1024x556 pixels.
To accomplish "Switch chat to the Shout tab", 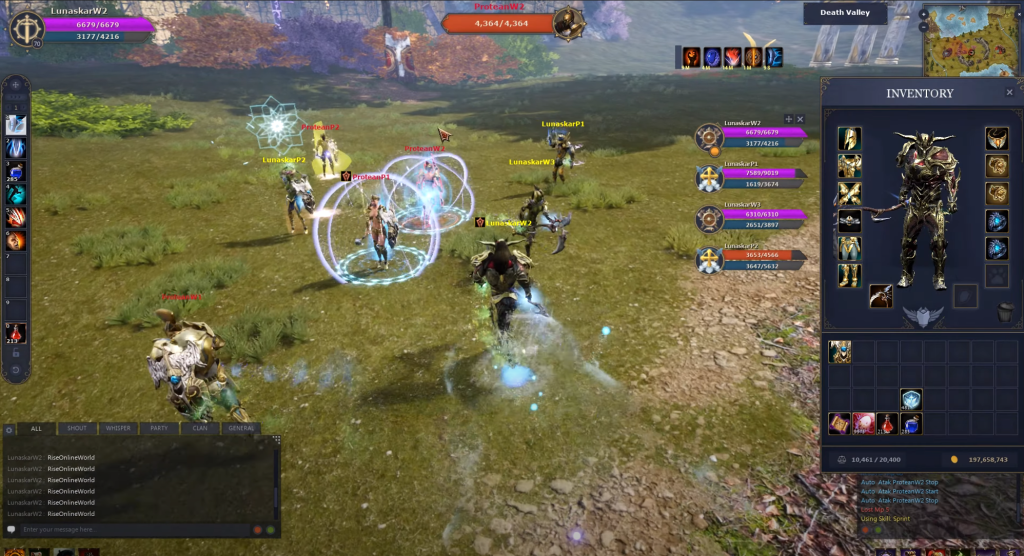I will tap(77, 428).
